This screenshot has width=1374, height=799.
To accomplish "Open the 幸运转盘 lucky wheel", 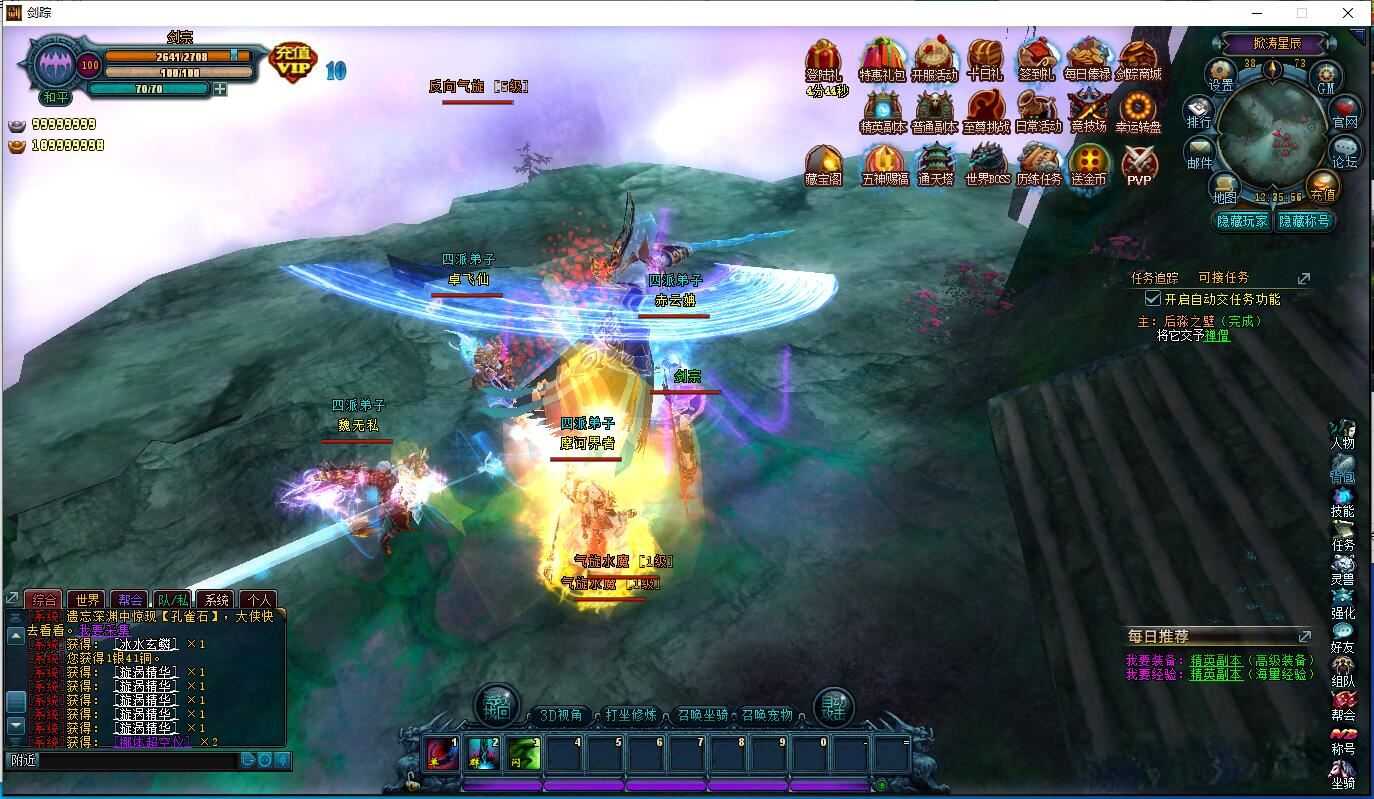I will pyautogui.click(x=1138, y=111).
